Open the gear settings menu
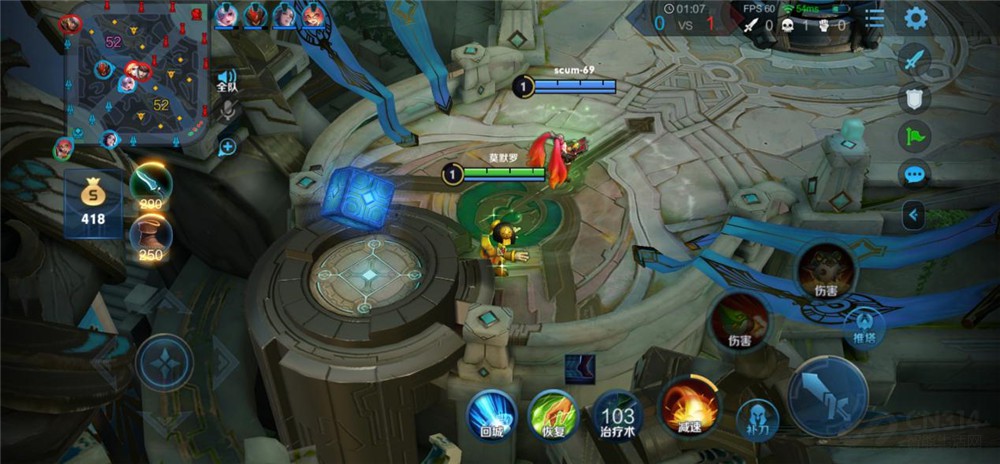 915,17
